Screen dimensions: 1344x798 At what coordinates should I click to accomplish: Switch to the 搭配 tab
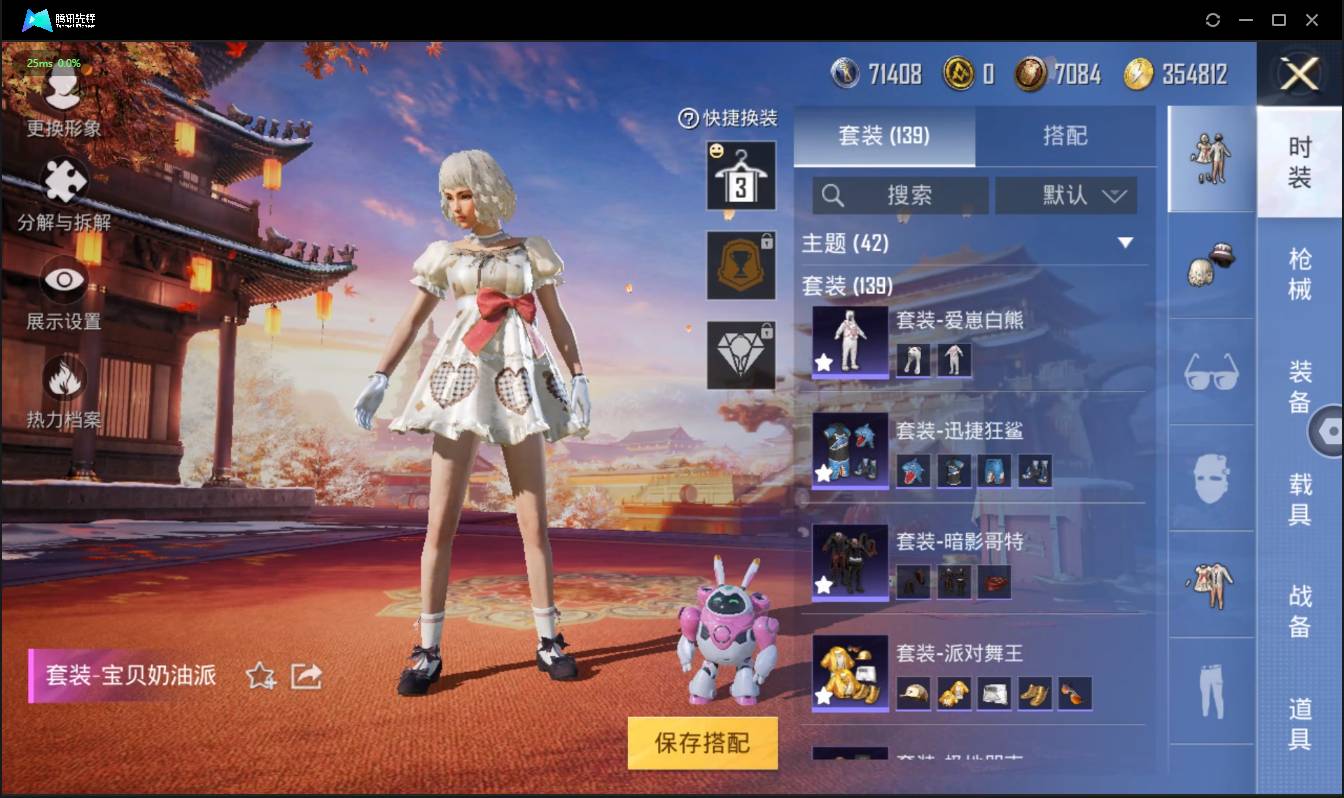[1066, 136]
